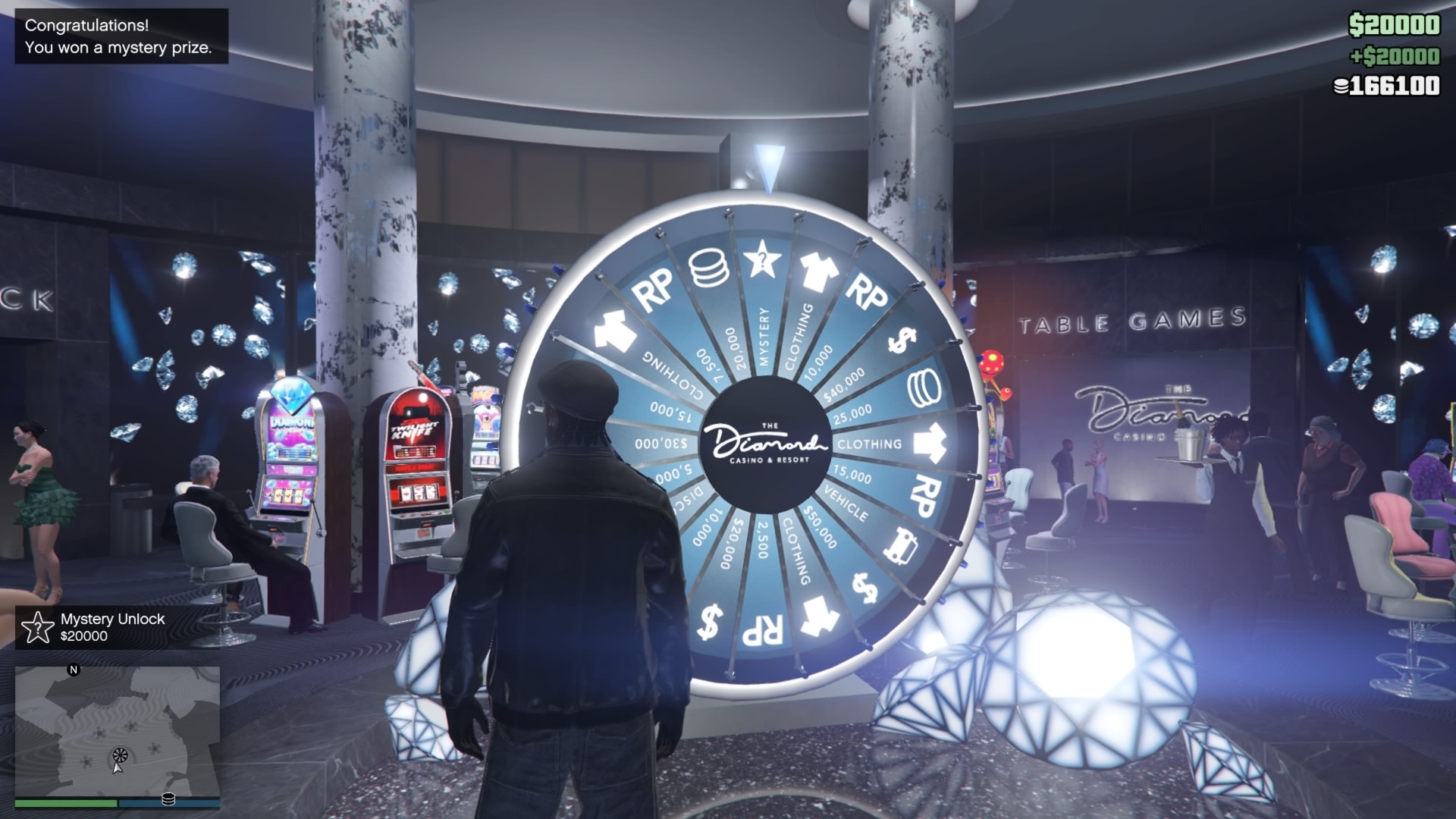
Task: Open the minimap in the corner
Action: click(x=118, y=732)
